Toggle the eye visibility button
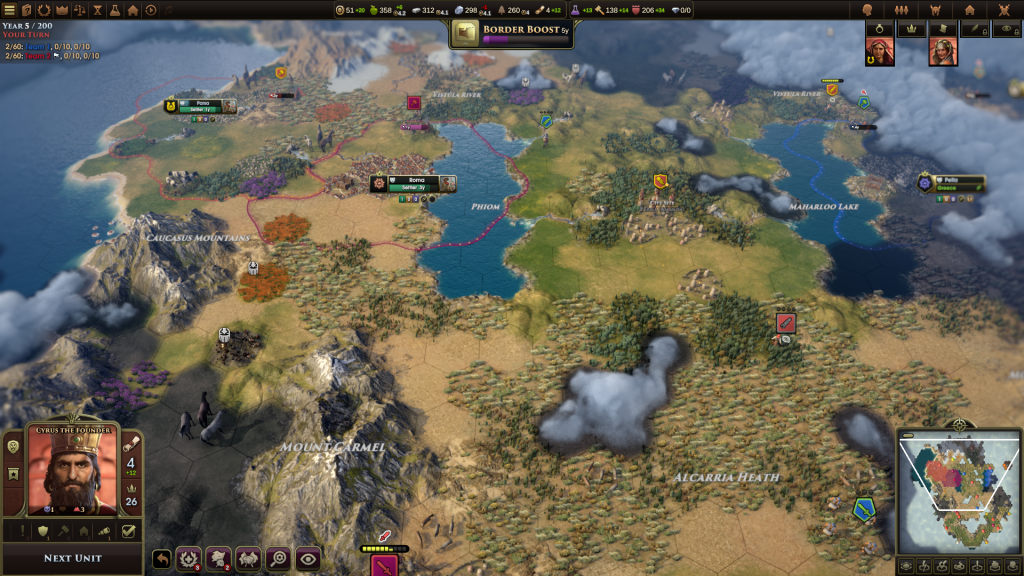Screen dimensions: 1024x576 pyautogui.click(x=308, y=559)
